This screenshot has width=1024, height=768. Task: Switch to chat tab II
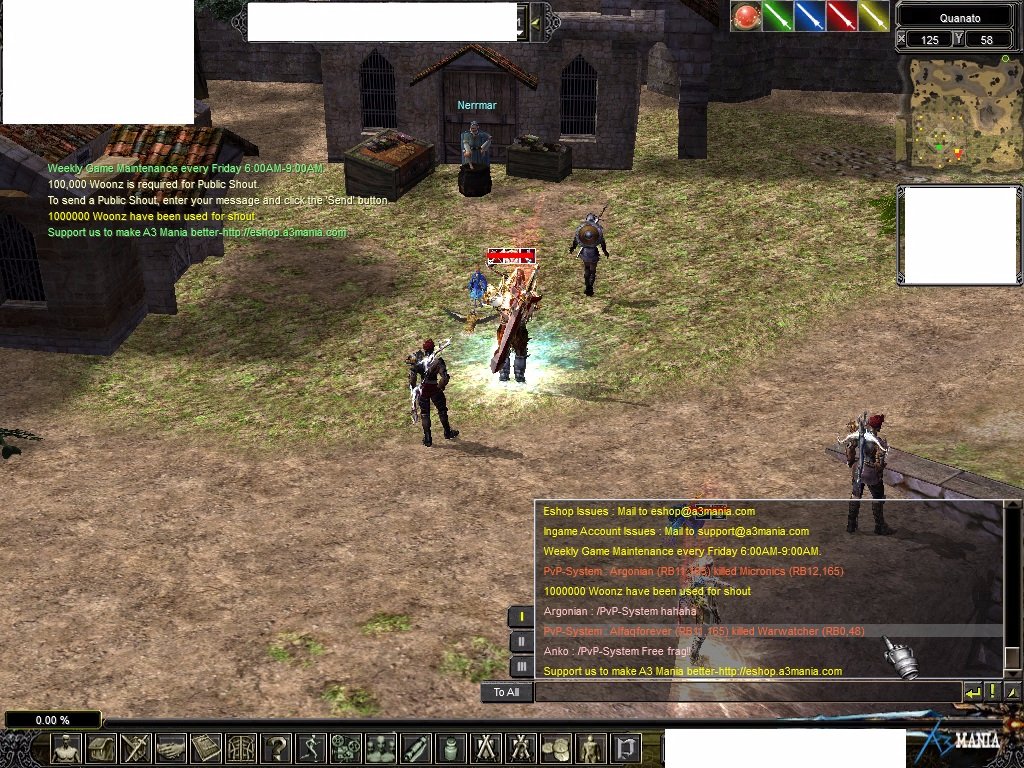(x=521, y=641)
